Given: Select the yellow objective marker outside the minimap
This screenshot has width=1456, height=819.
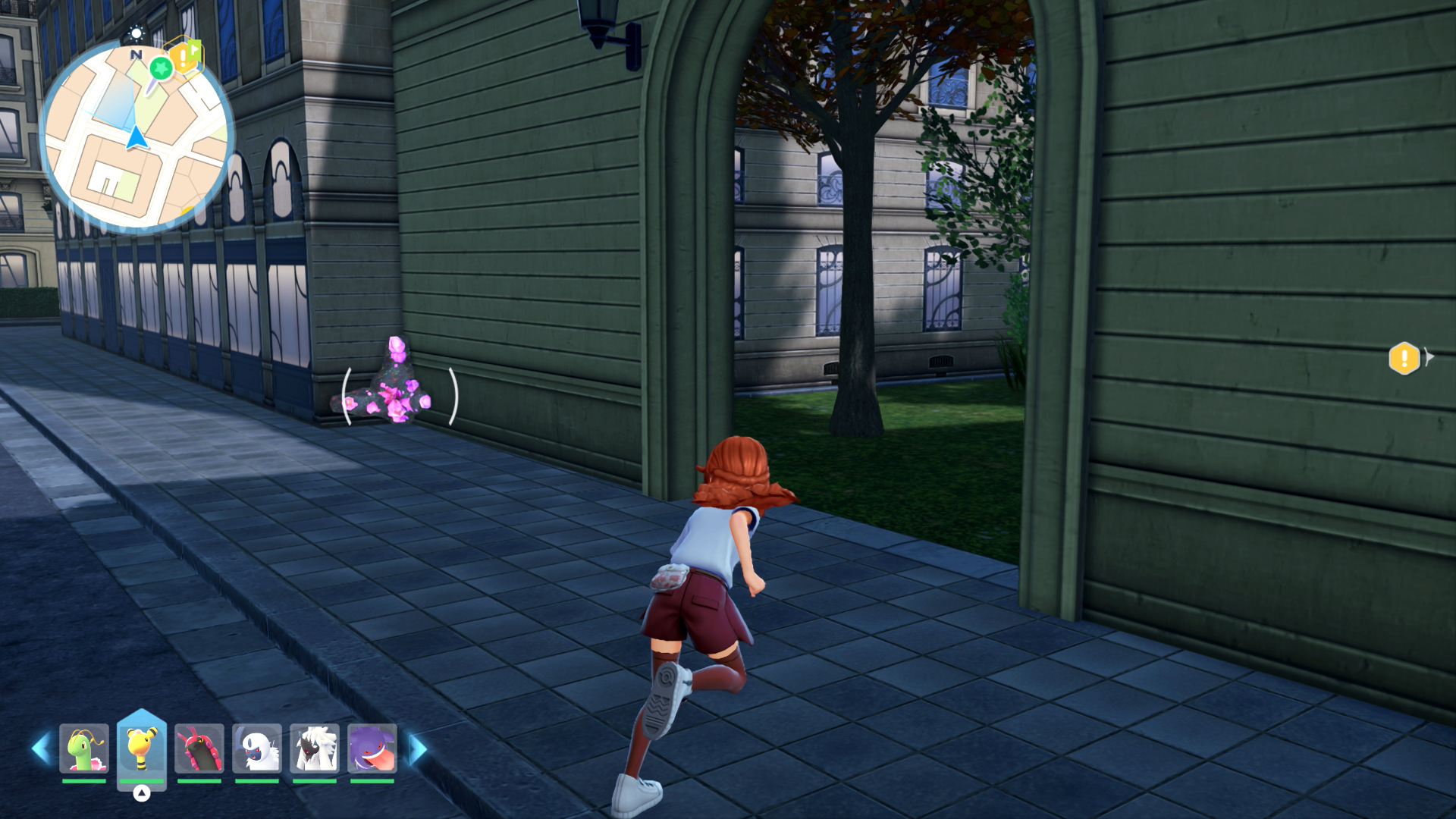Looking at the screenshot, I should (x=1404, y=358).
